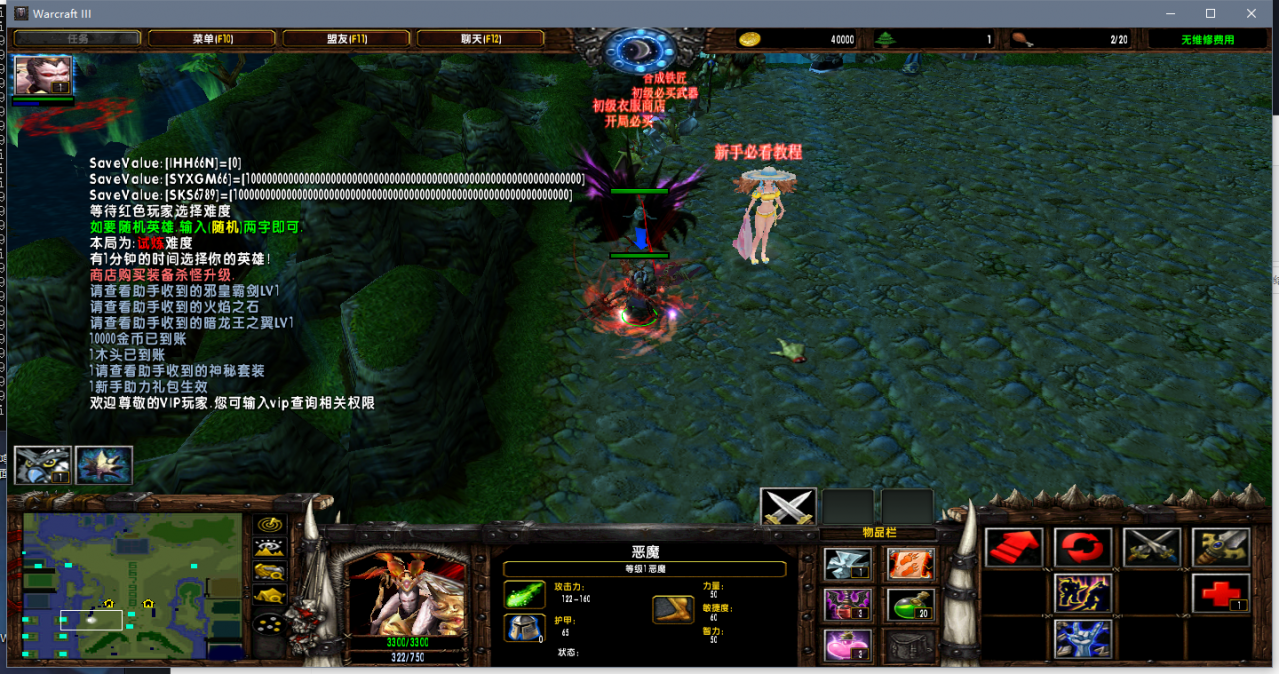Open the 菜单 (F10) menu

point(212,39)
